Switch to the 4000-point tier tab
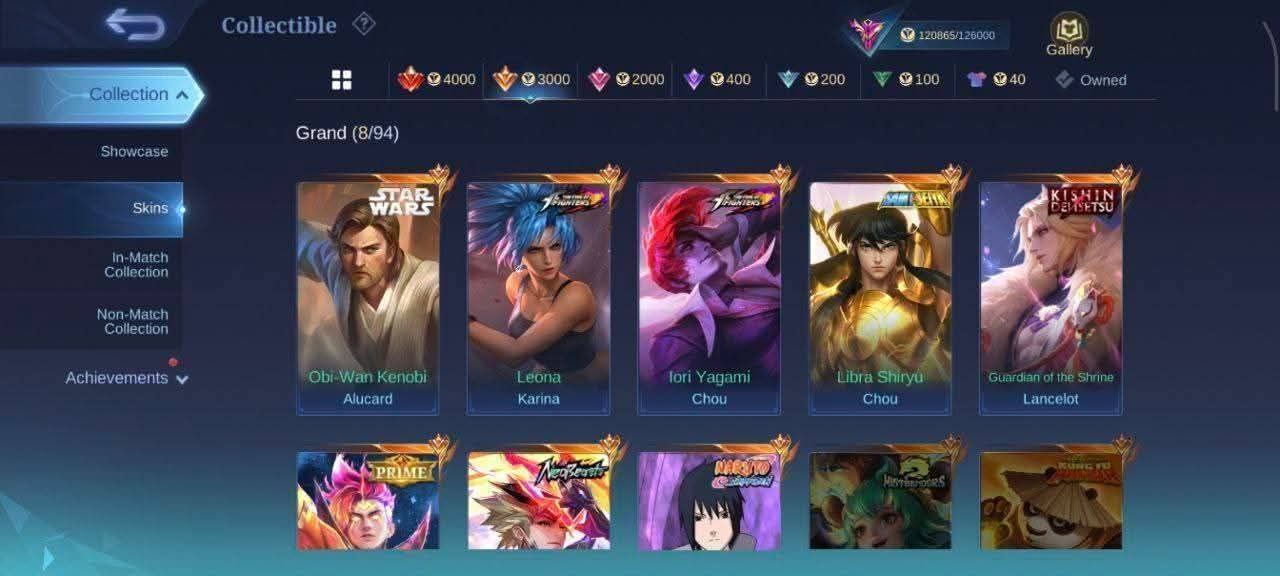The height and width of the screenshot is (576, 1280). coord(437,80)
